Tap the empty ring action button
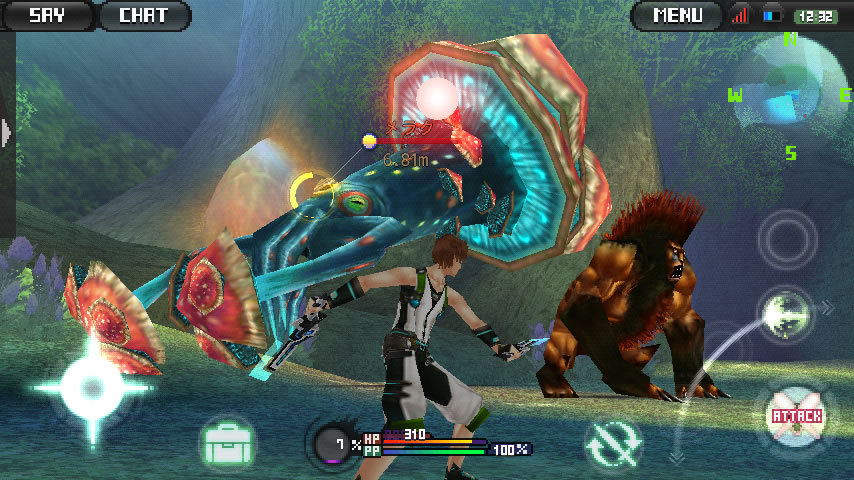This screenshot has width=854, height=480. pyautogui.click(x=786, y=239)
